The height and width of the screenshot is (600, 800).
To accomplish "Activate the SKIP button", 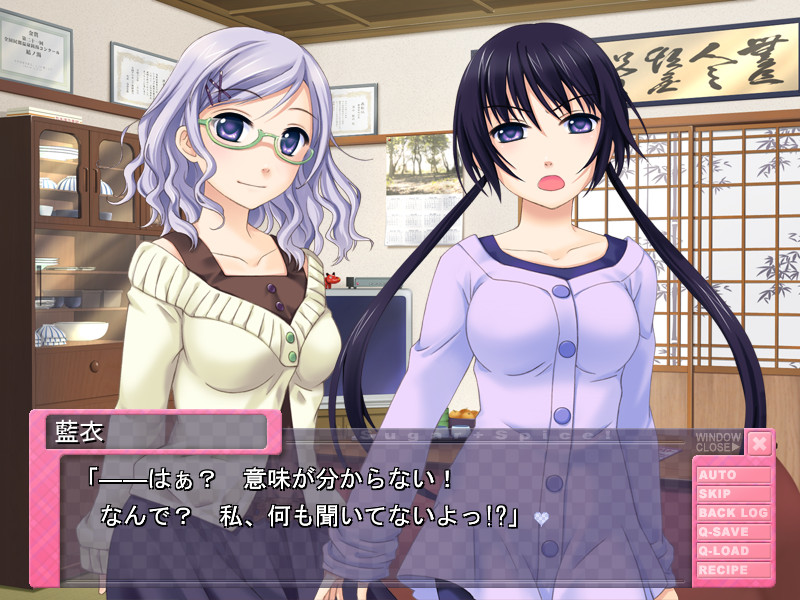I will [733, 494].
